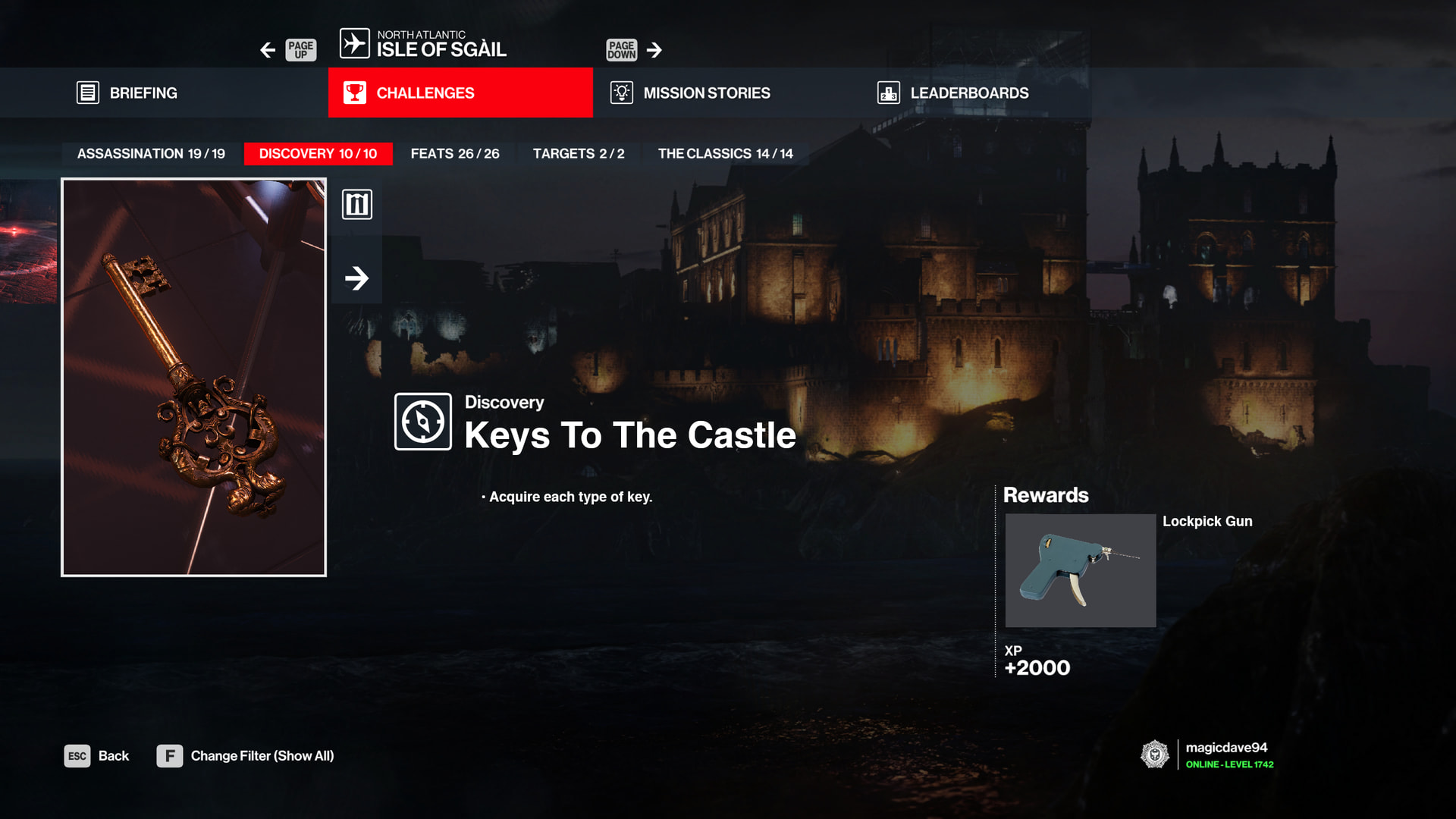Switch to Targets 2/2 category
The width and height of the screenshot is (1456, 819).
tap(579, 154)
